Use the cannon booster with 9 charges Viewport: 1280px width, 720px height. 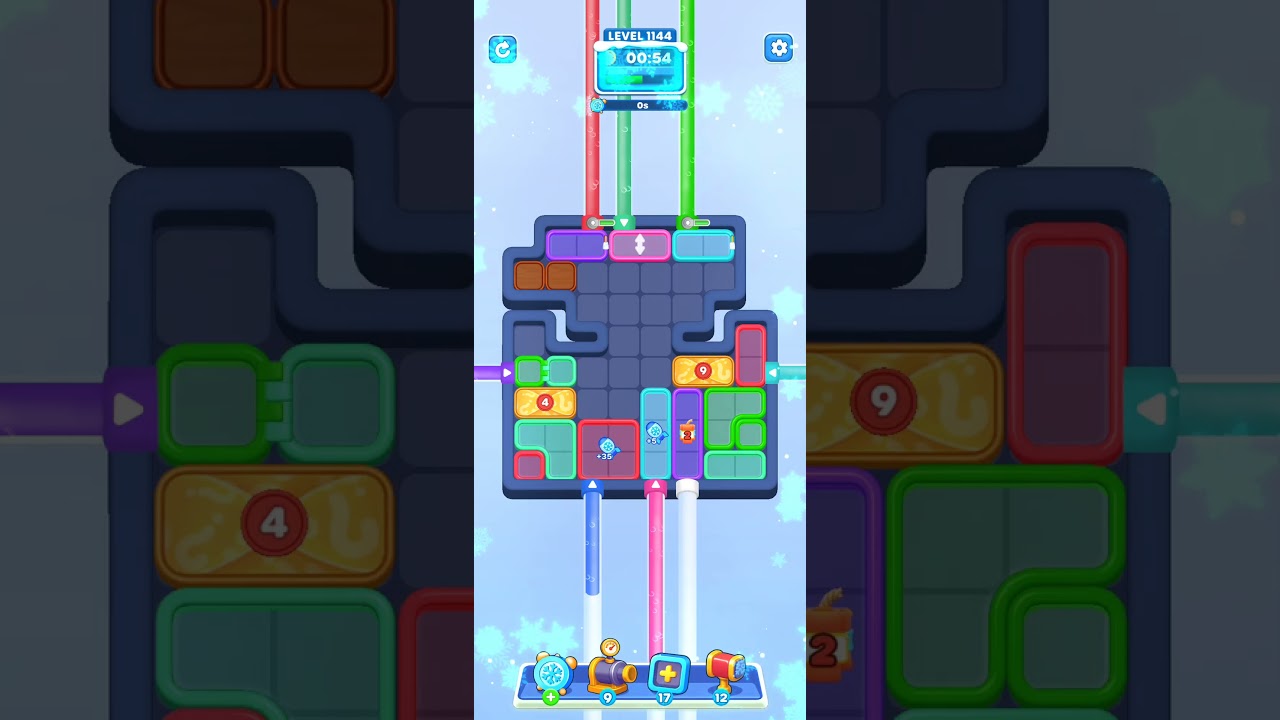coord(610,670)
